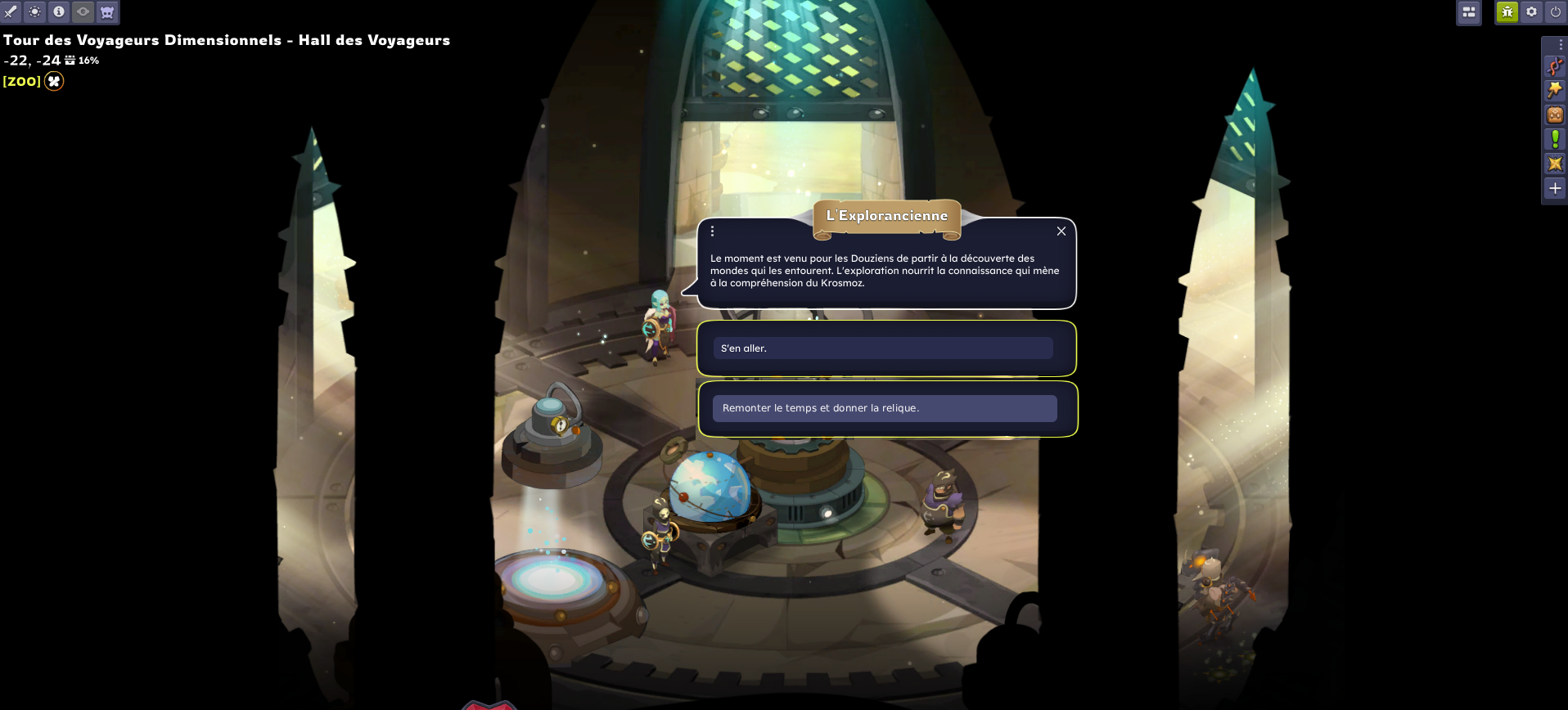The image size is (1568, 710).
Task: Close the L'Explorancienne dialogue
Action: click(x=1061, y=231)
